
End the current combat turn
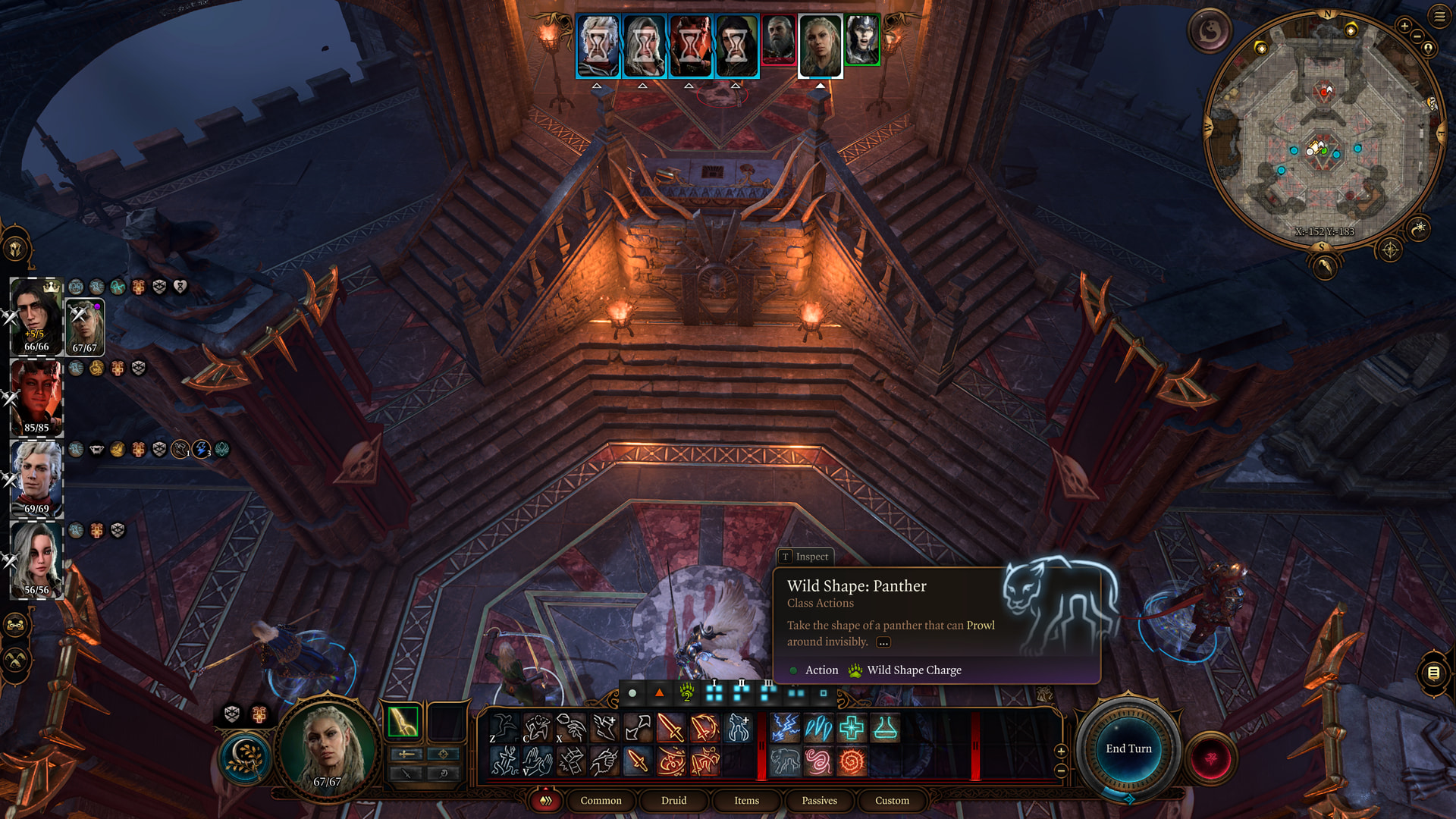click(1128, 748)
